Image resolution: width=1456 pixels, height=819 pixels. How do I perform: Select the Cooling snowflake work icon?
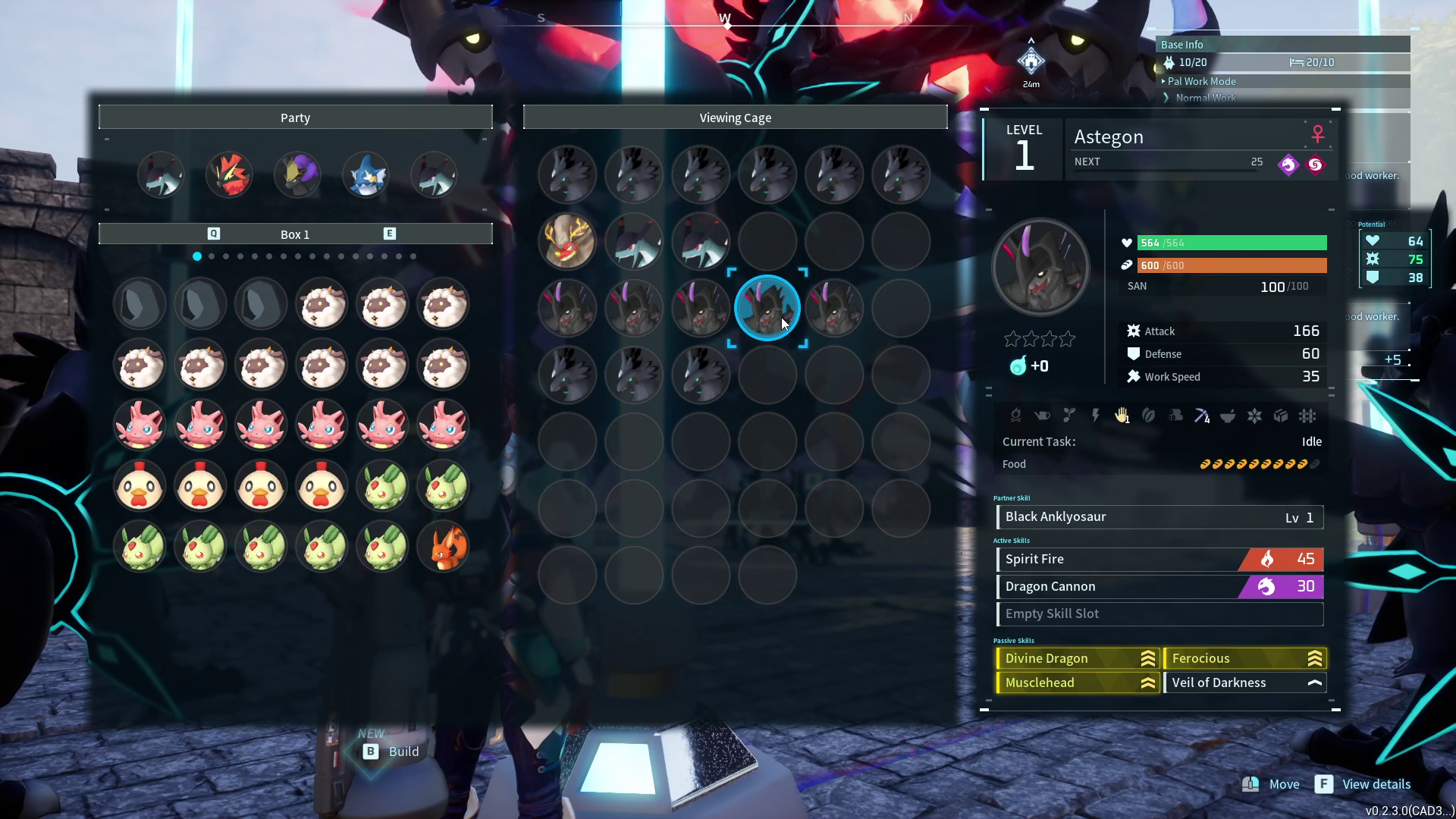(x=1254, y=416)
